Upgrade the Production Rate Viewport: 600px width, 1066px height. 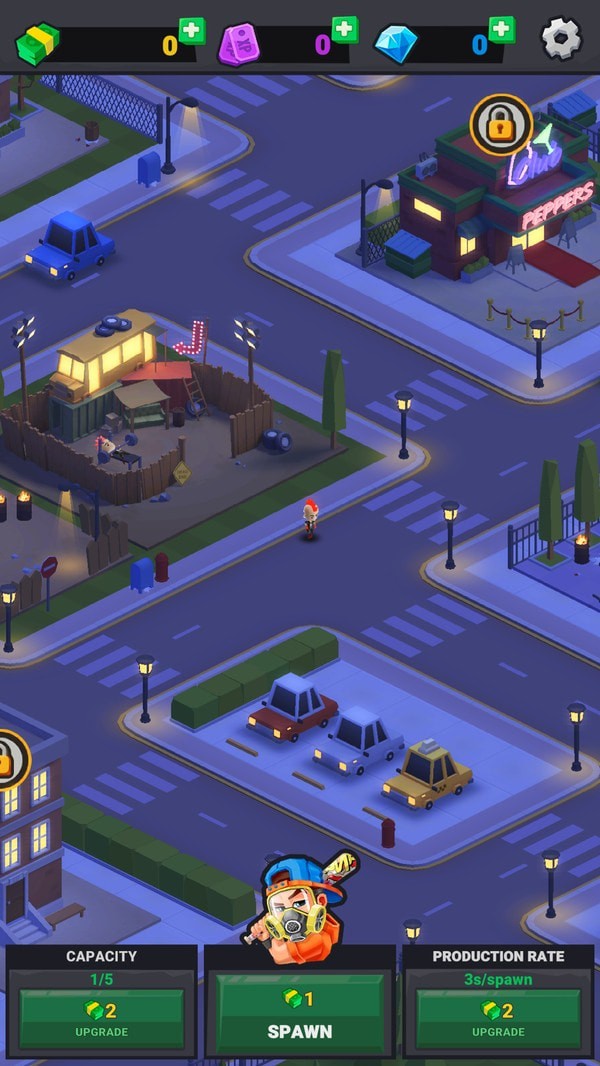click(x=498, y=1017)
